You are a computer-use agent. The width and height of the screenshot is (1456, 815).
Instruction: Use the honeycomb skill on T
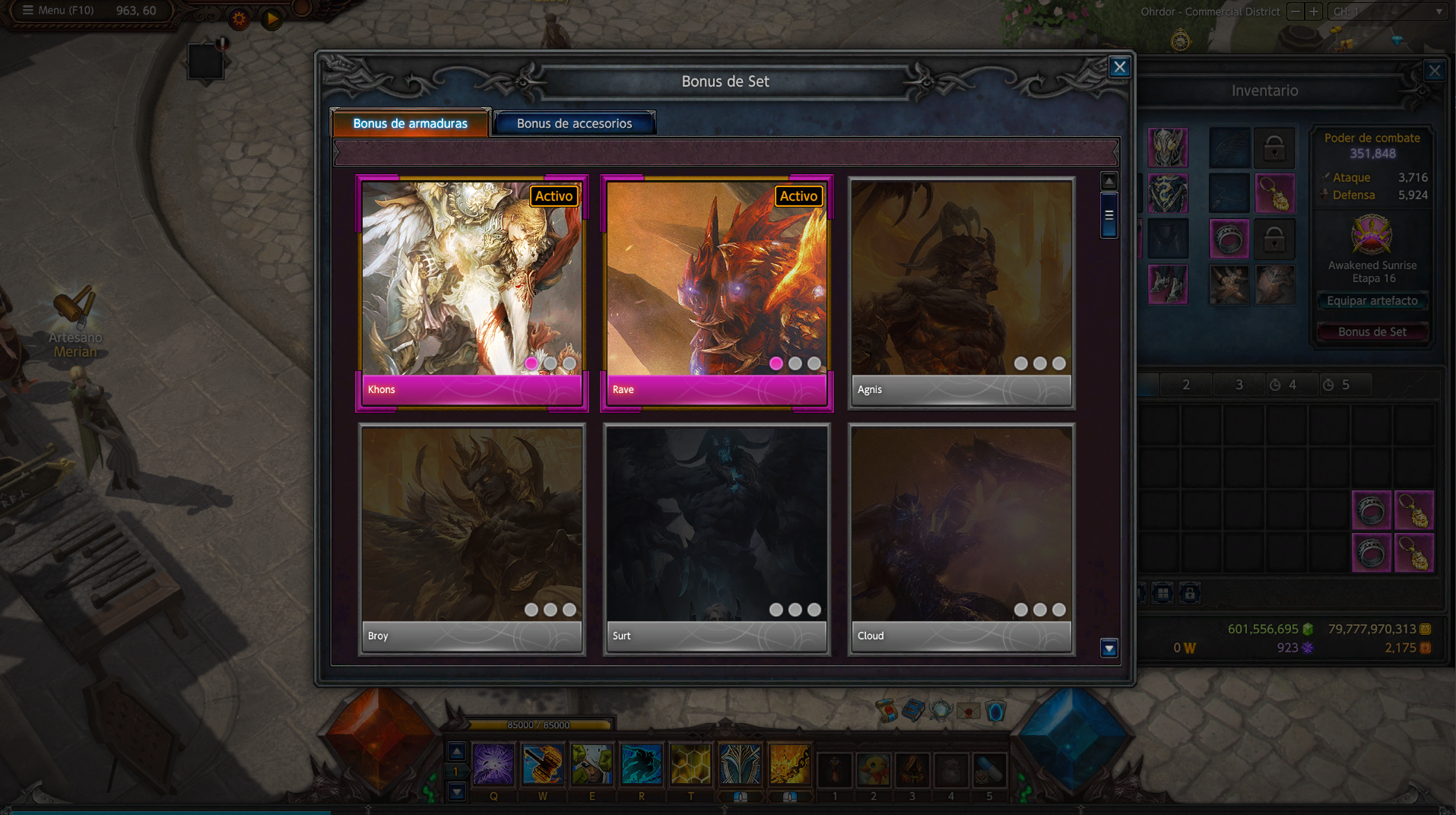pos(690,764)
